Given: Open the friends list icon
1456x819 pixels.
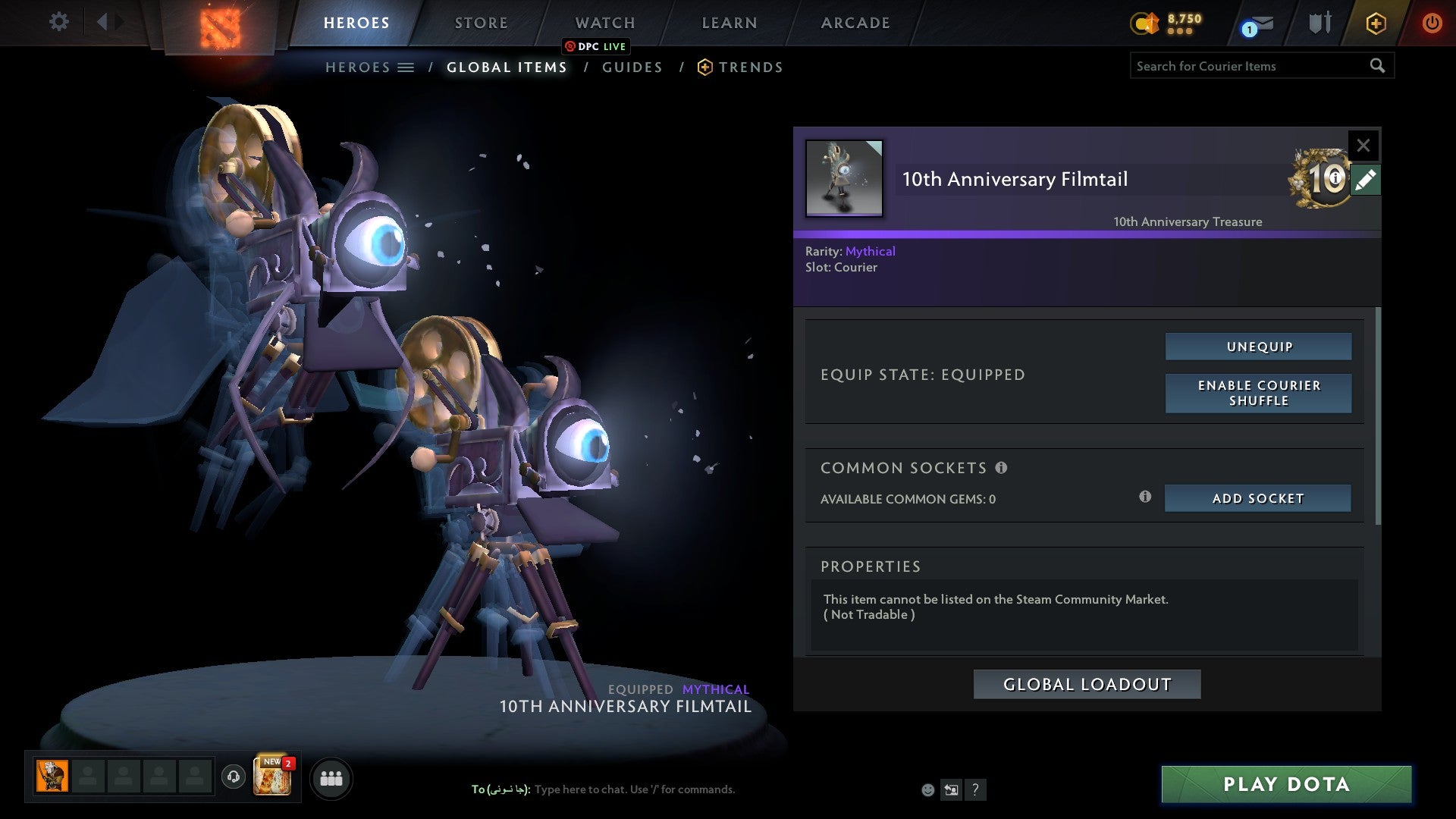Looking at the screenshot, I should click(x=331, y=777).
